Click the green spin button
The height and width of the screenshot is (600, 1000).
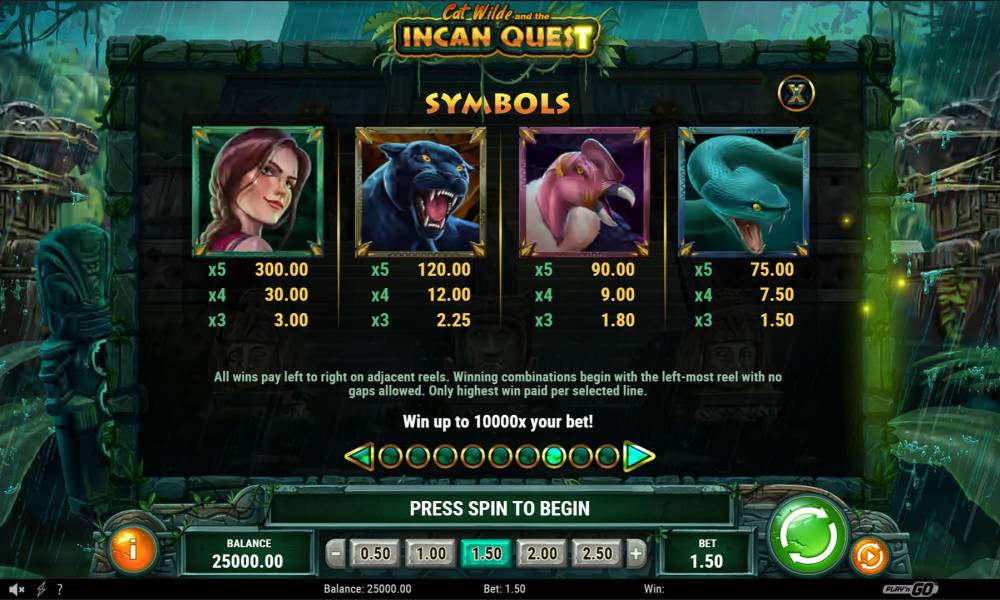click(809, 535)
